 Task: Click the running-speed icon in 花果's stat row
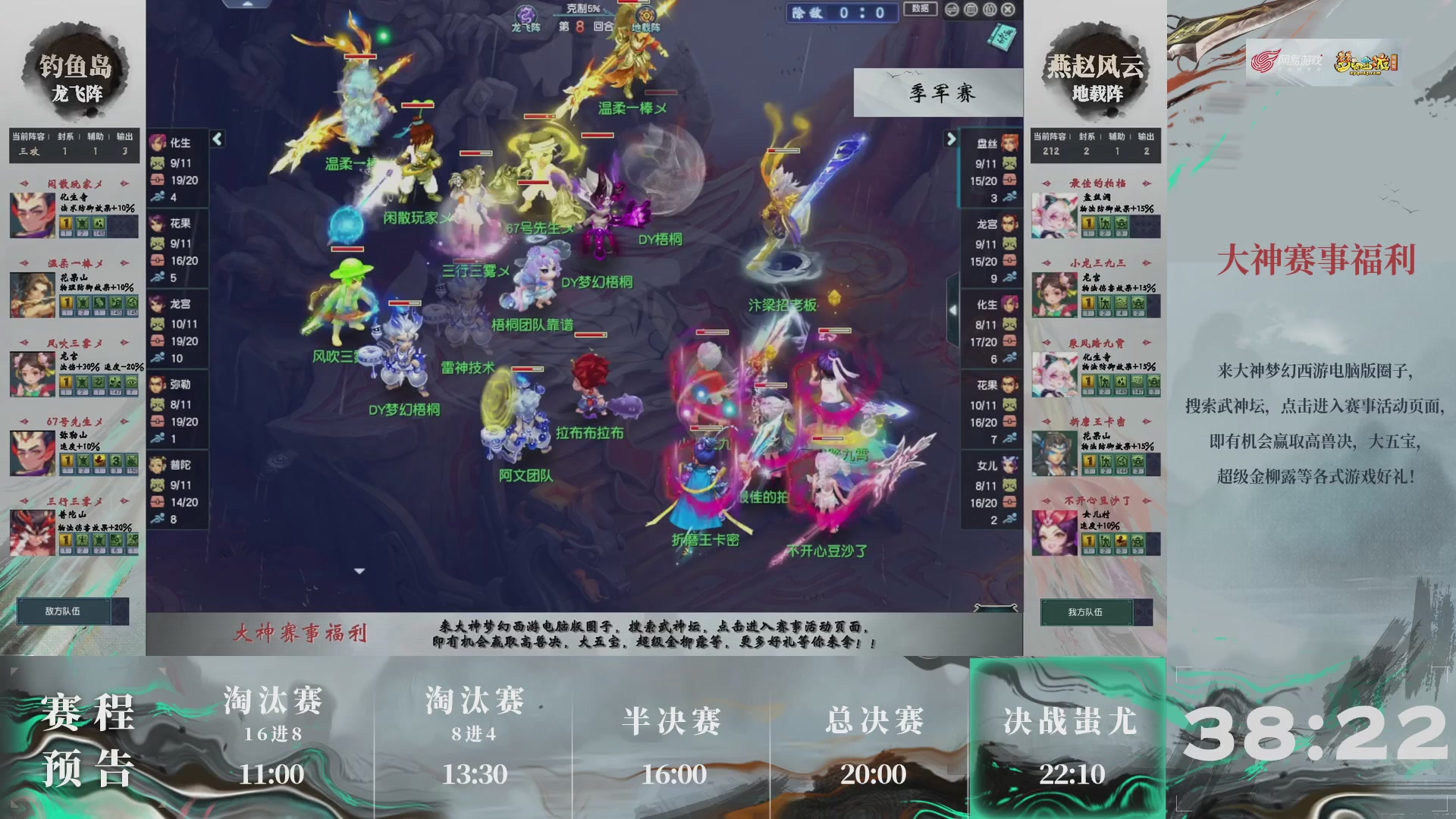(x=158, y=275)
